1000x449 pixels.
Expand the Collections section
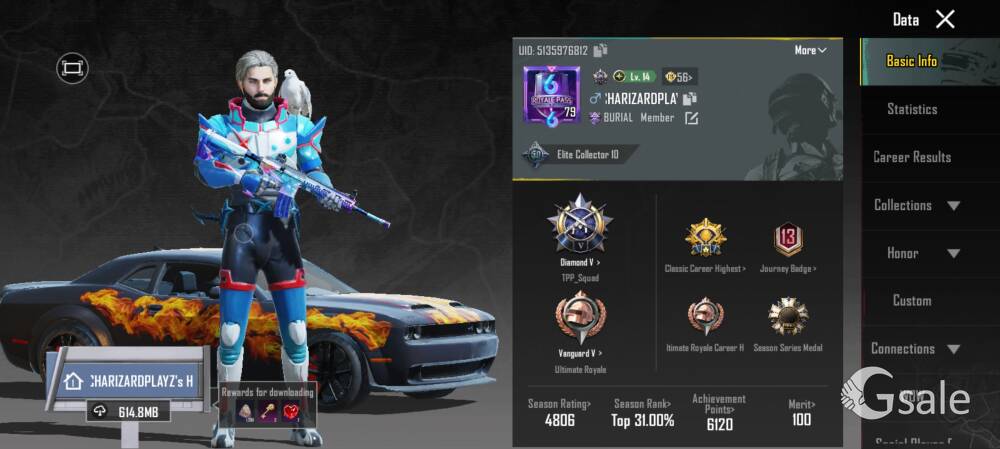[916, 205]
